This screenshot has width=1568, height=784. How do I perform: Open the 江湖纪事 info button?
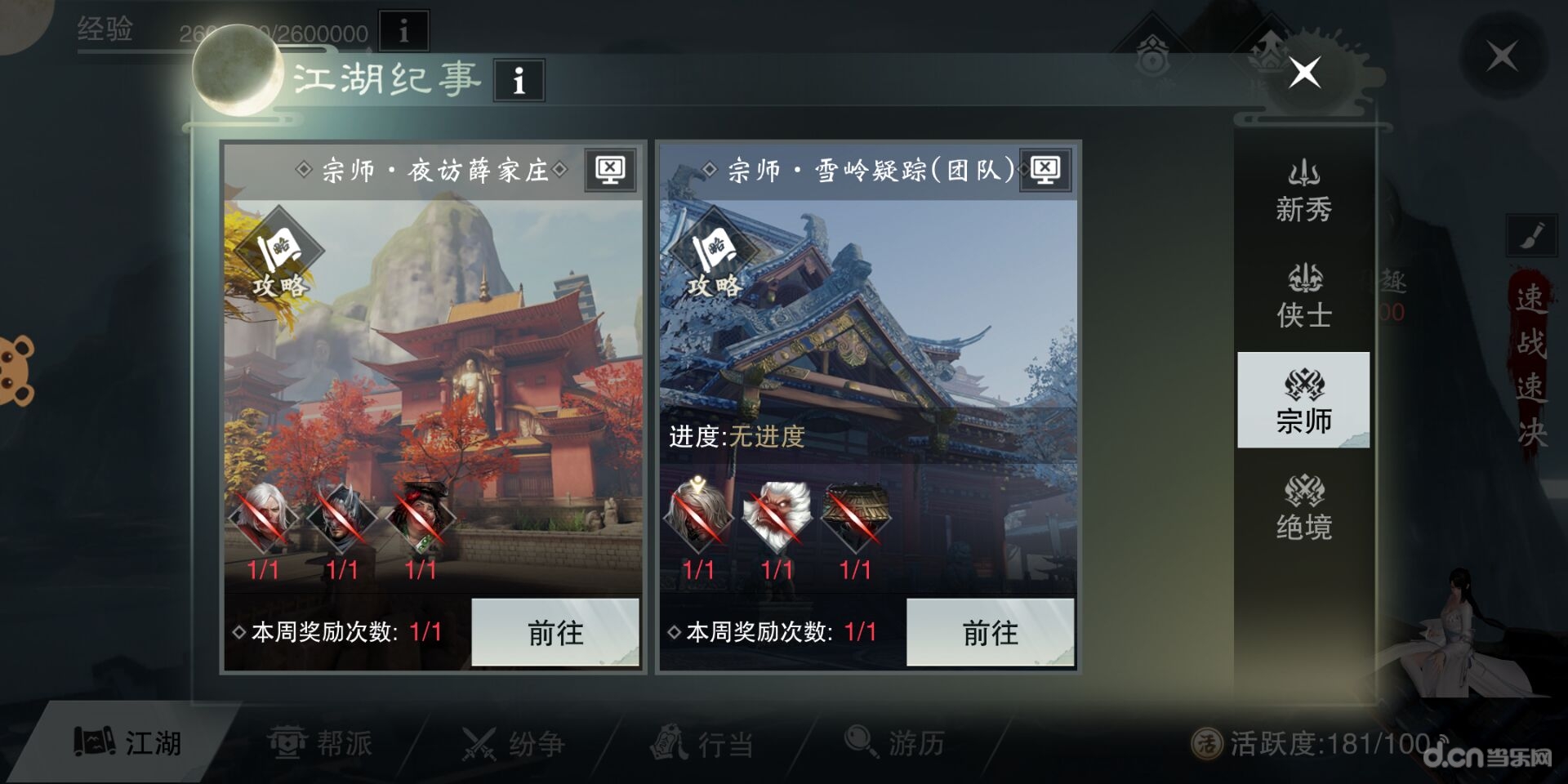click(519, 80)
